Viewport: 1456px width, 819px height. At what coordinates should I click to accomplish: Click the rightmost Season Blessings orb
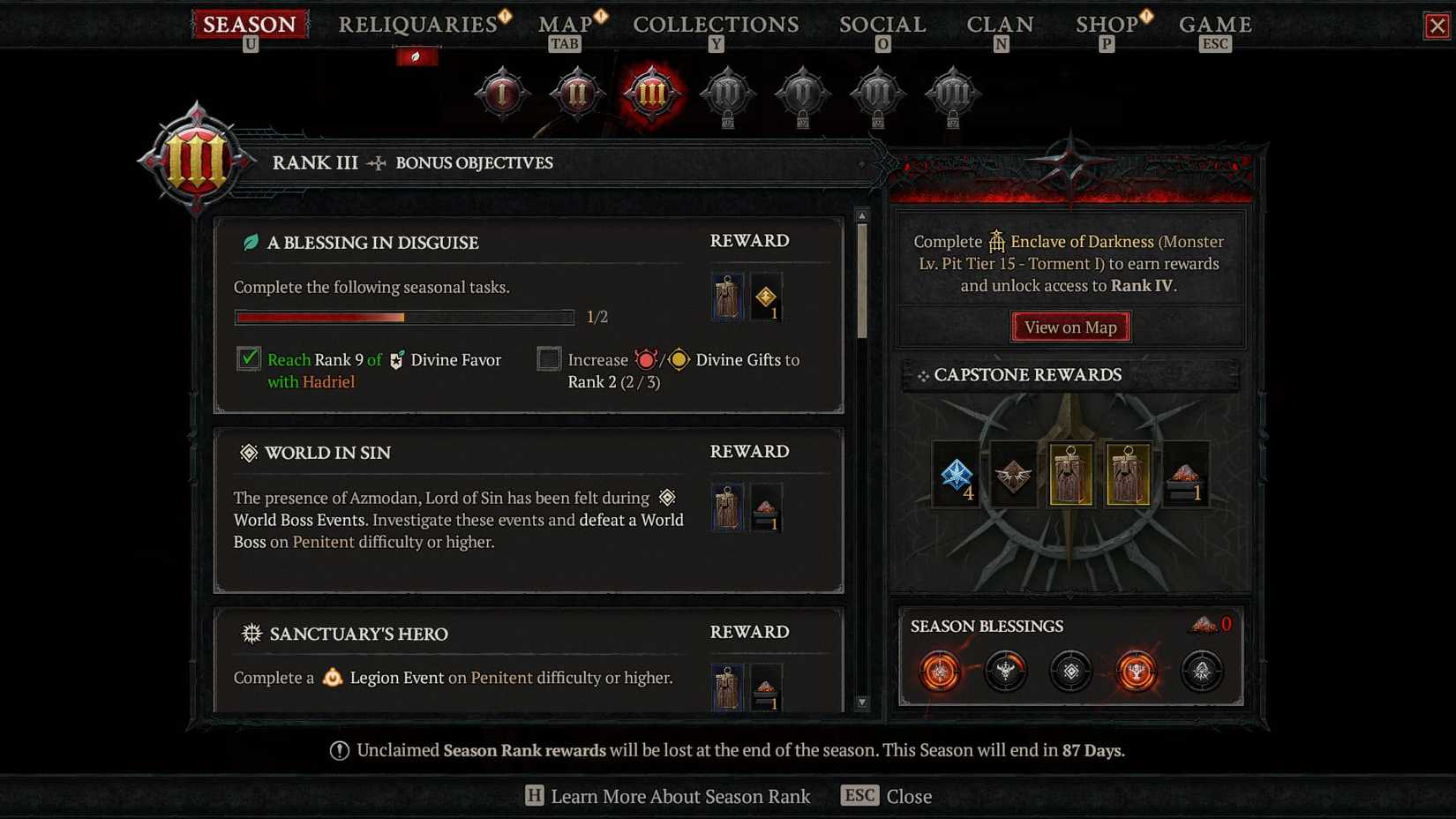click(x=1202, y=672)
